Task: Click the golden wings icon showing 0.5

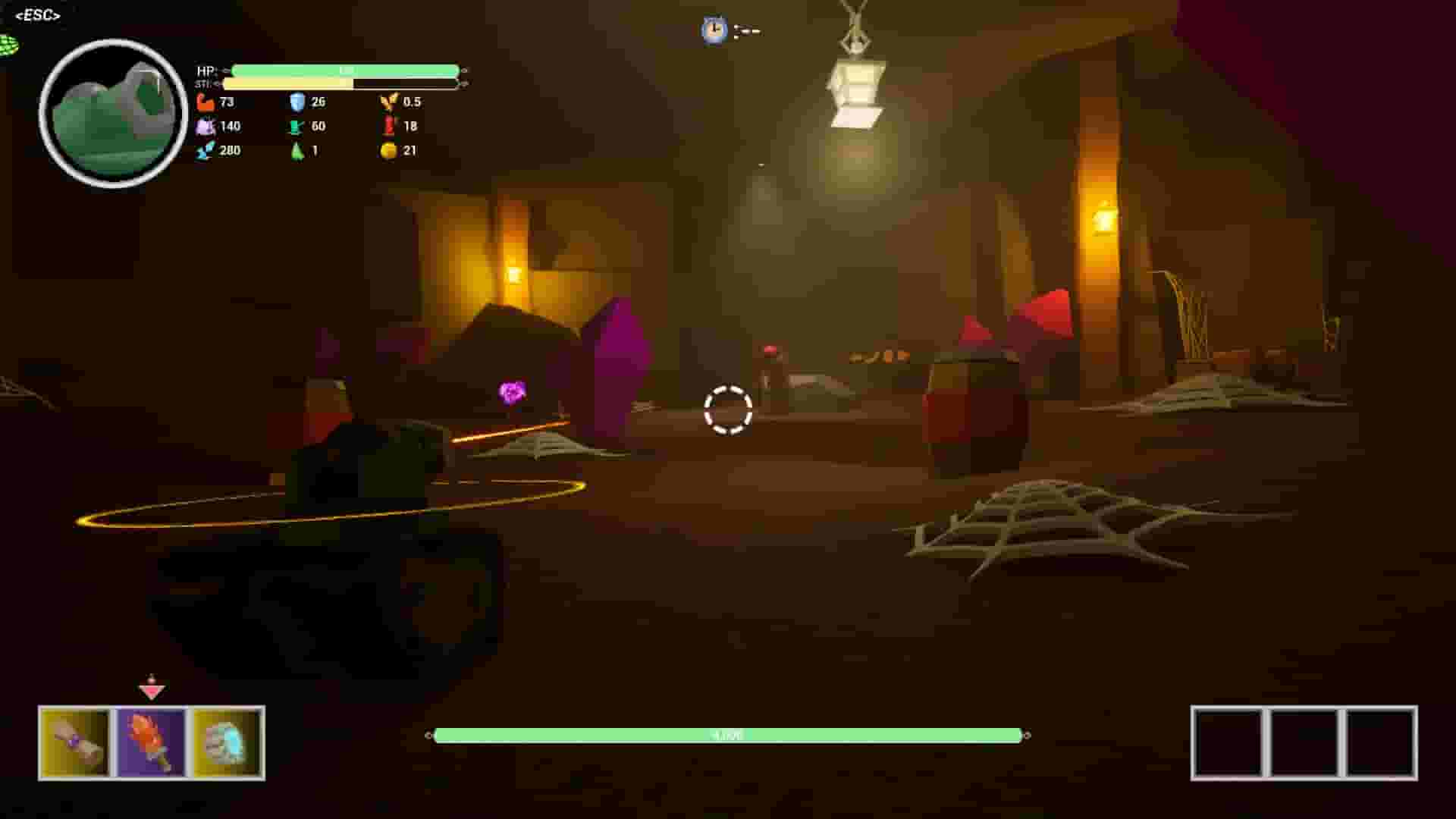Action: [388, 102]
